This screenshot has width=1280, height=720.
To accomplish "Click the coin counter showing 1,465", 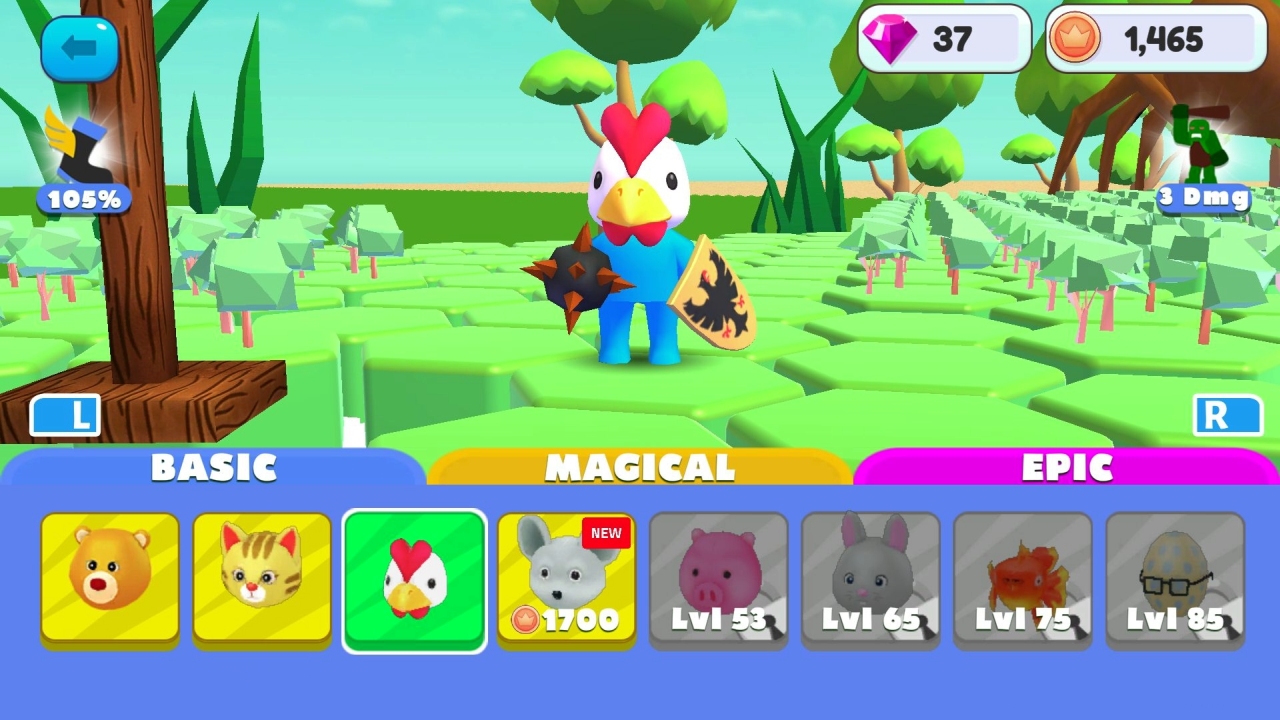I will (1155, 39).
